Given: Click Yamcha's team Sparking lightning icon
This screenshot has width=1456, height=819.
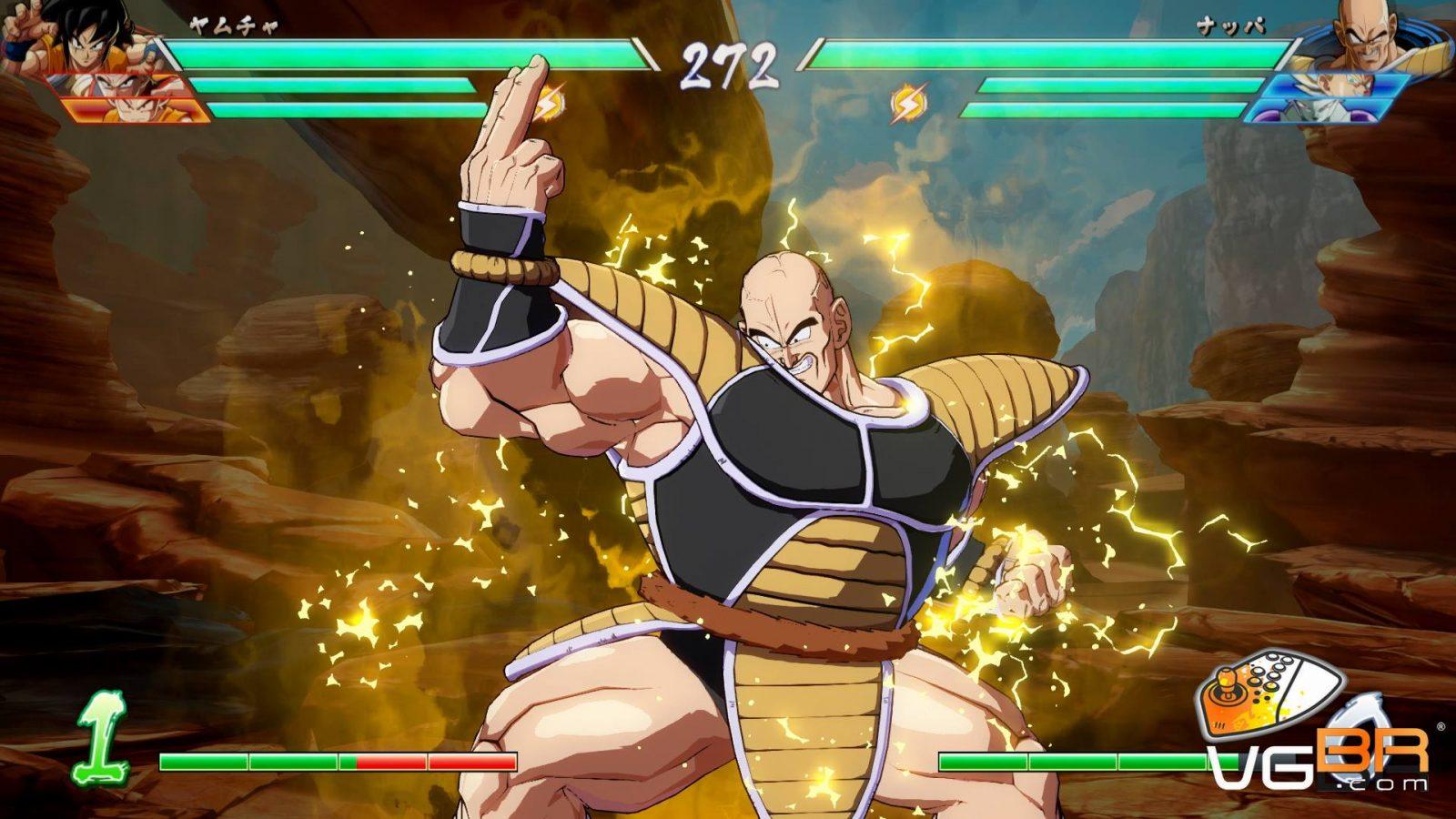Looking at the screenshot, I should tap(549, 104).
